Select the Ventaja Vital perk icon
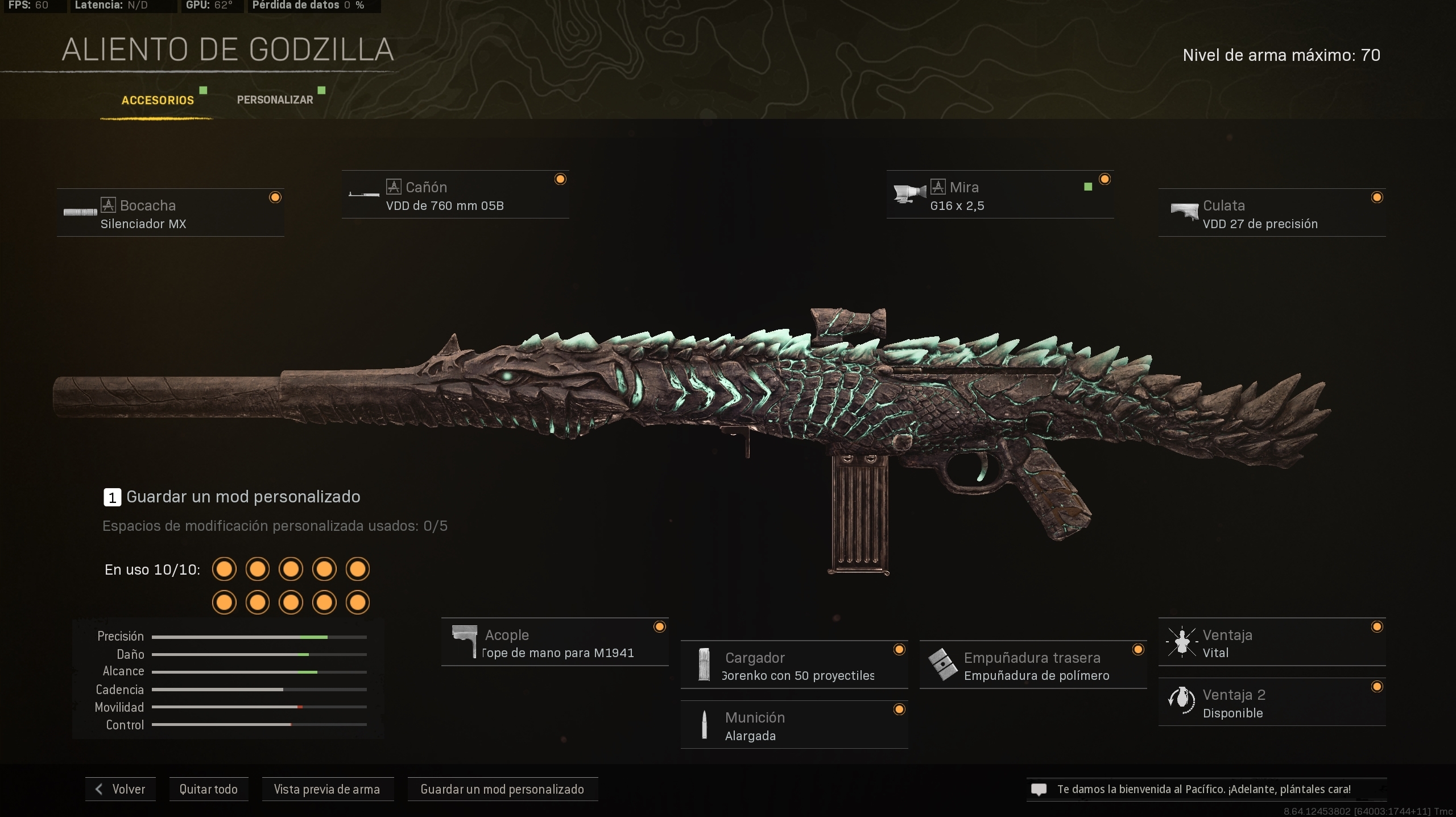The width and height of the screenshot is (1456, 817). tap(1184, 642)
